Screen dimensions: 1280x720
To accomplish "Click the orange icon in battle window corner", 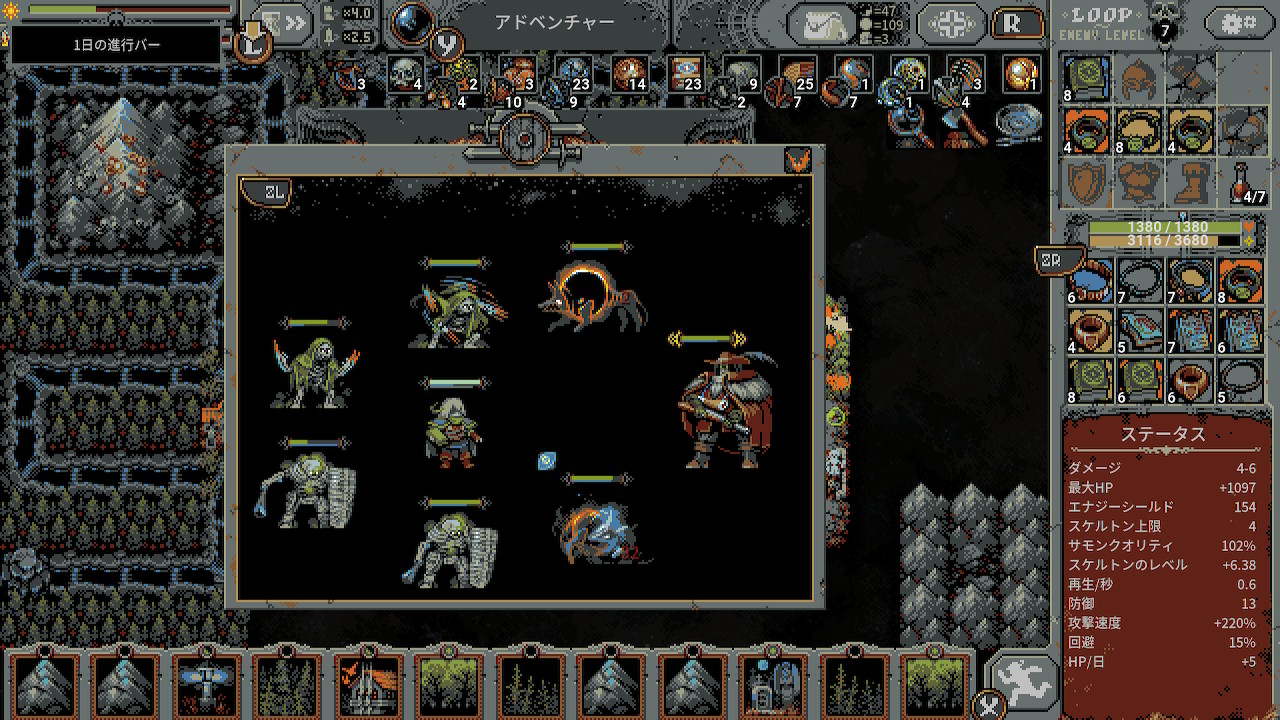I will (798, 161).
